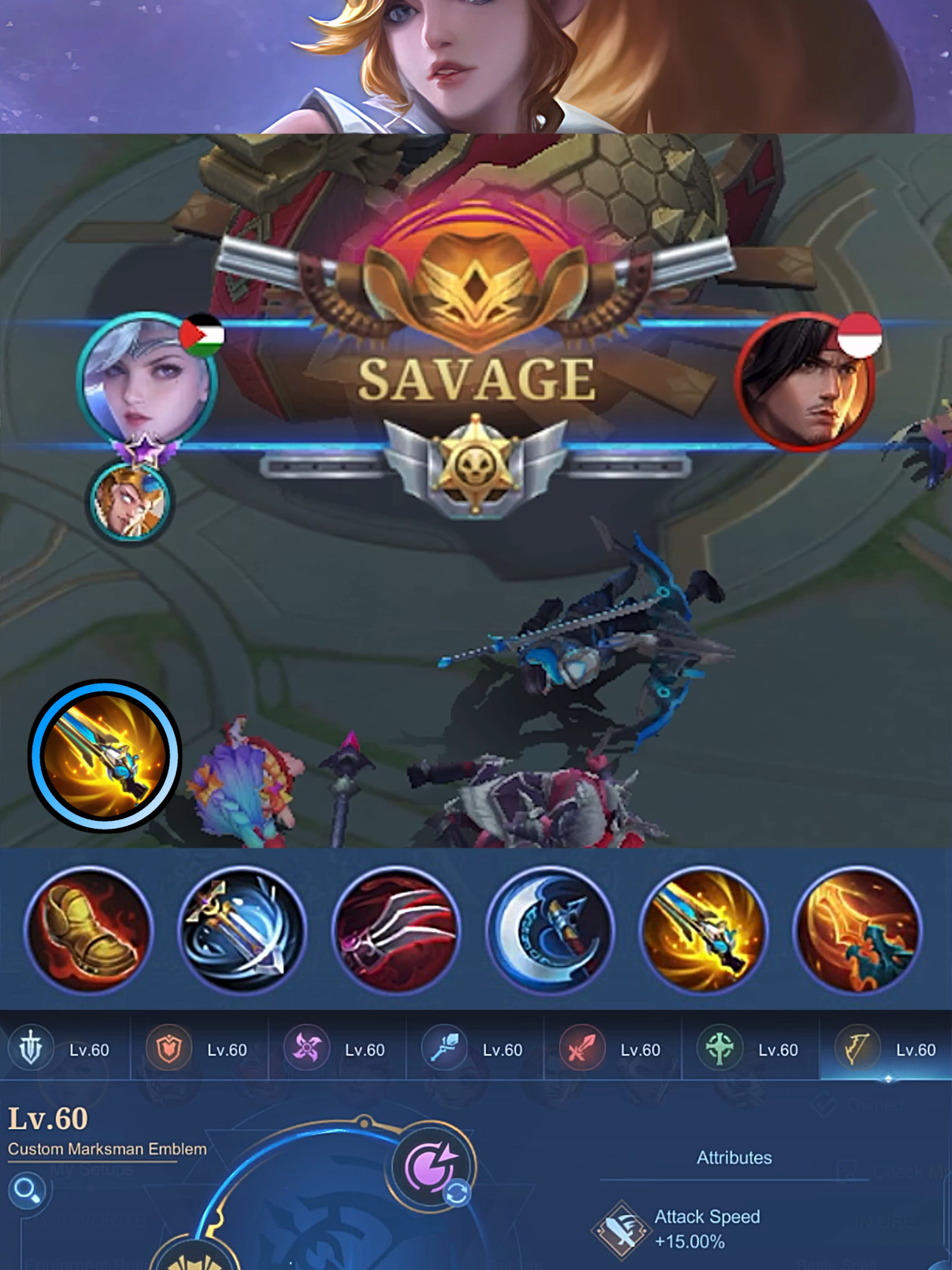This screenshot has width=952, height=1270.
Task: Open the Mage emblem wand icon
Action: point(446,1051)
